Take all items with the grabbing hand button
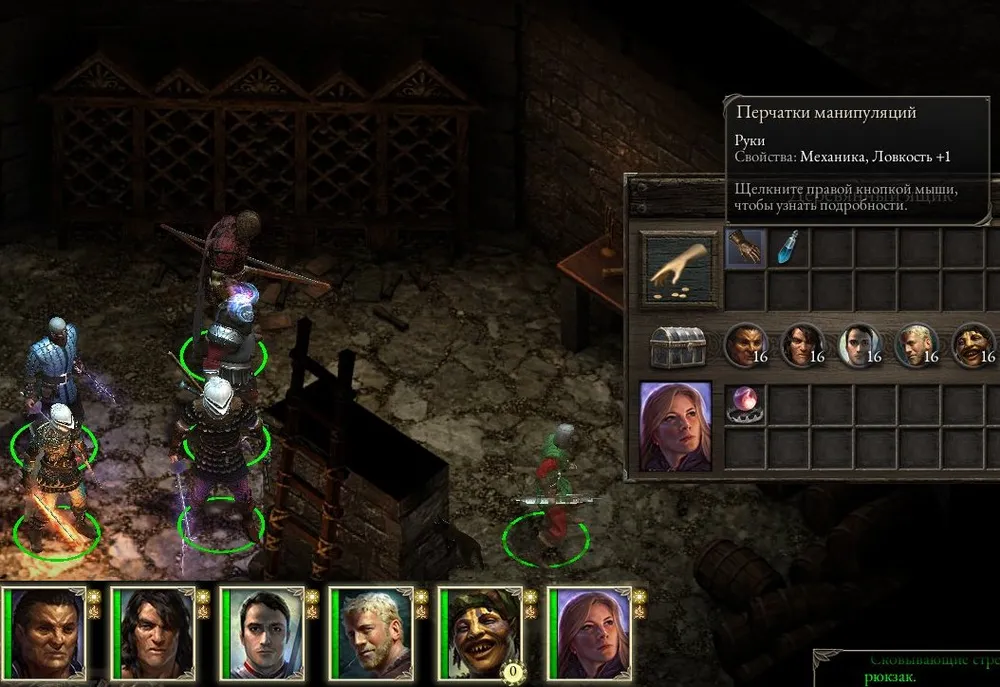 (679, 270)
